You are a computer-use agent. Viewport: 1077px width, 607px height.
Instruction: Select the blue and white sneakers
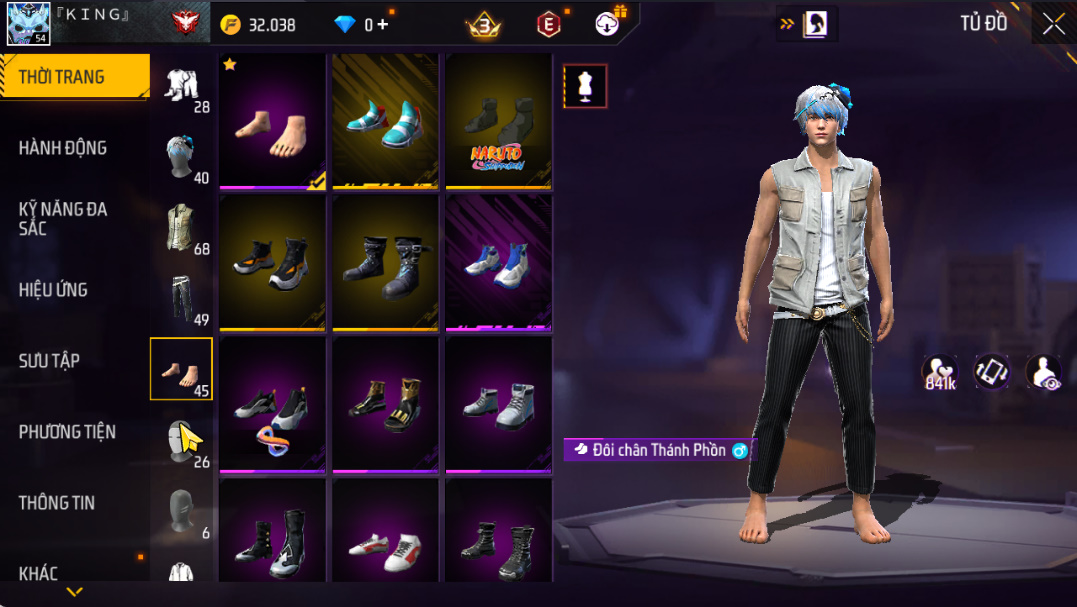498,262
